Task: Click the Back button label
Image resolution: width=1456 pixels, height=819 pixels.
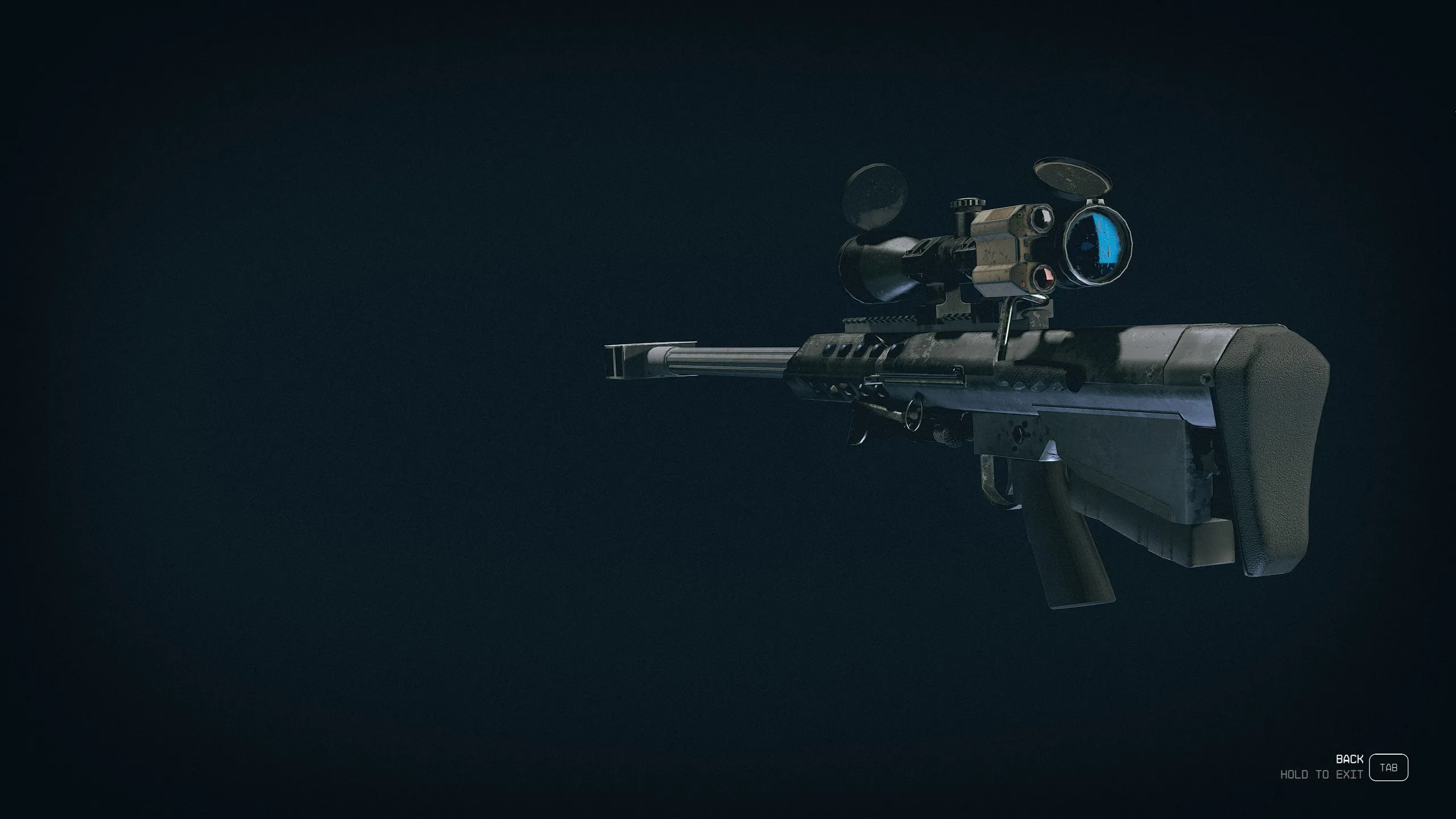Action: (x=1349, y=759)
